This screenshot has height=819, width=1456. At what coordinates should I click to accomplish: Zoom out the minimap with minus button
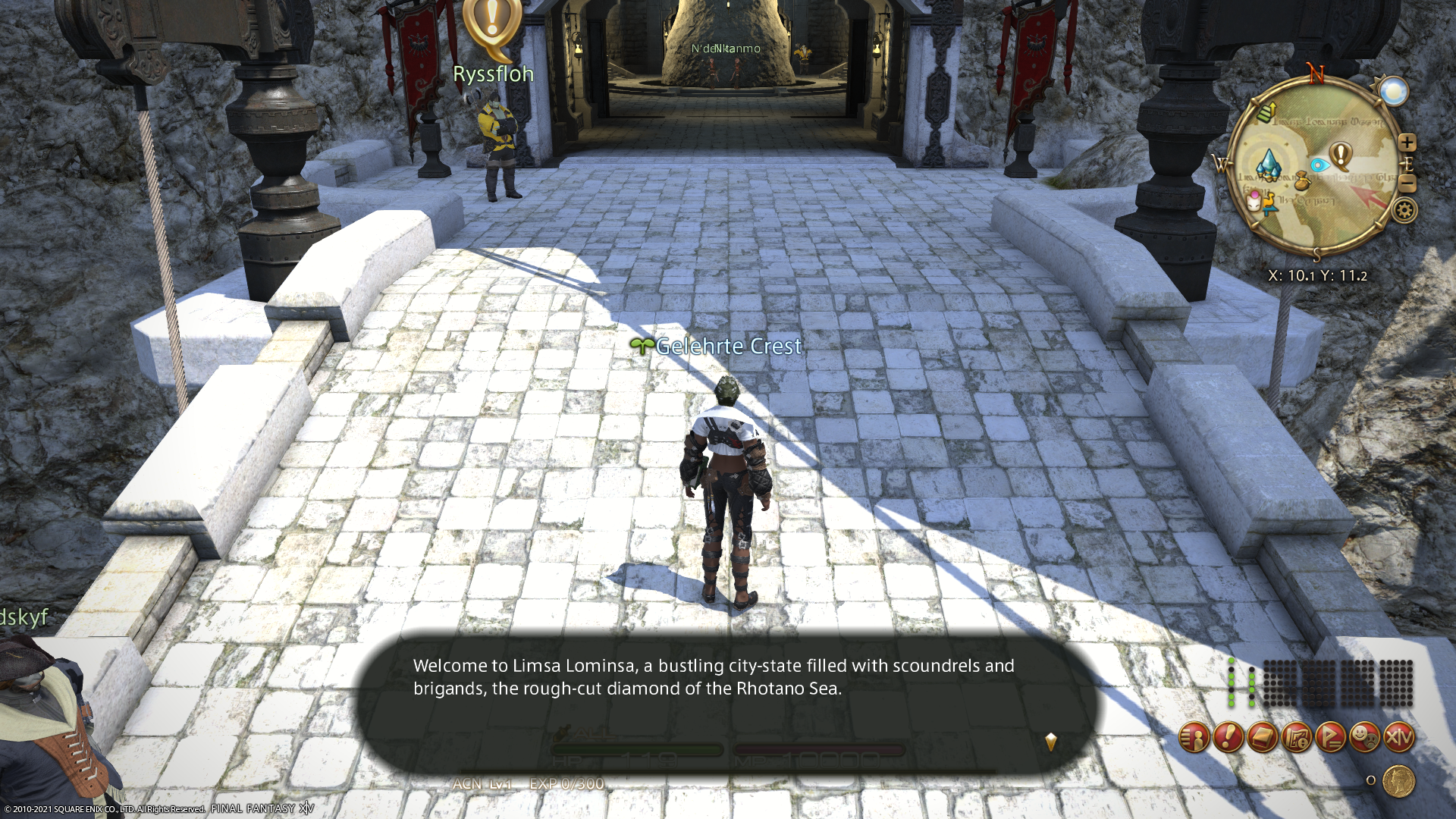[1407, 184]
